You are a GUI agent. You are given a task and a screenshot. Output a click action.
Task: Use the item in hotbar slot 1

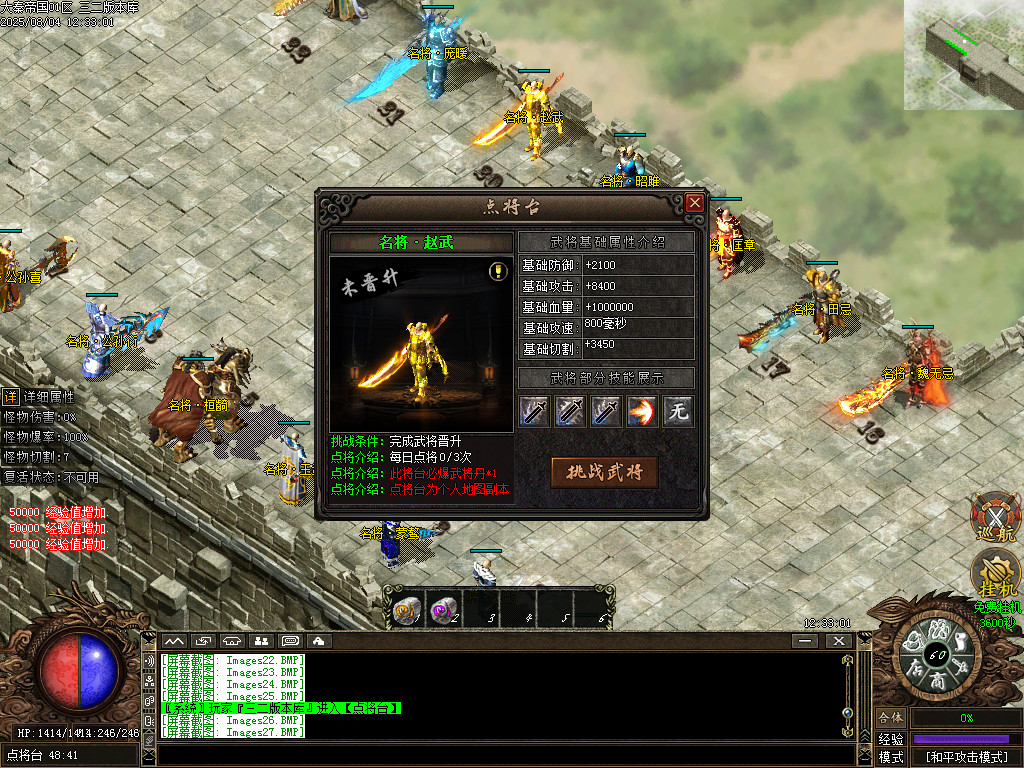[406, 609]
